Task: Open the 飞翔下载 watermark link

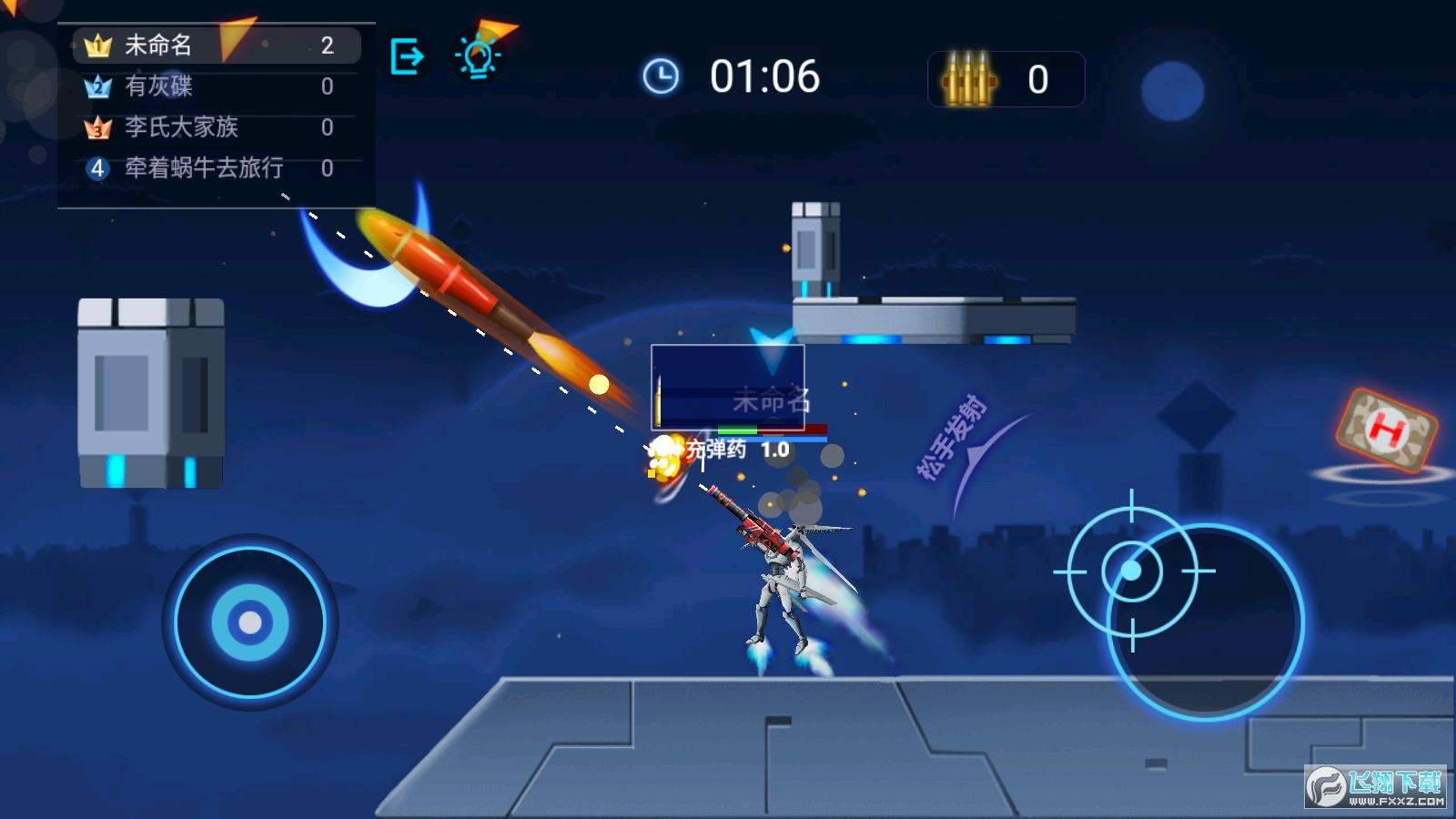Action: [x=1375, y=786]
